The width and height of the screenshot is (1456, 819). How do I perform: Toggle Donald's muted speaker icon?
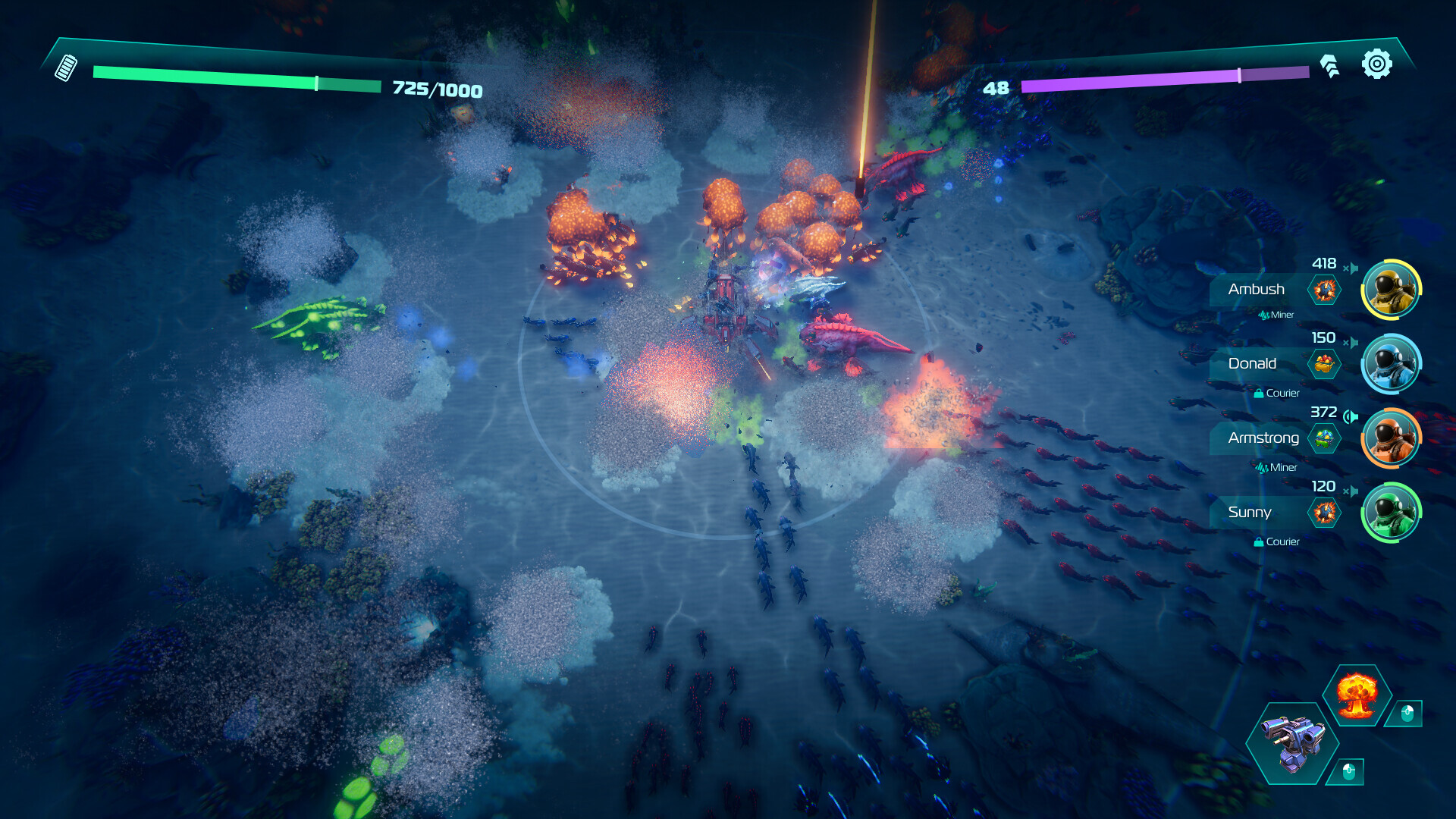pos(1351,342)
